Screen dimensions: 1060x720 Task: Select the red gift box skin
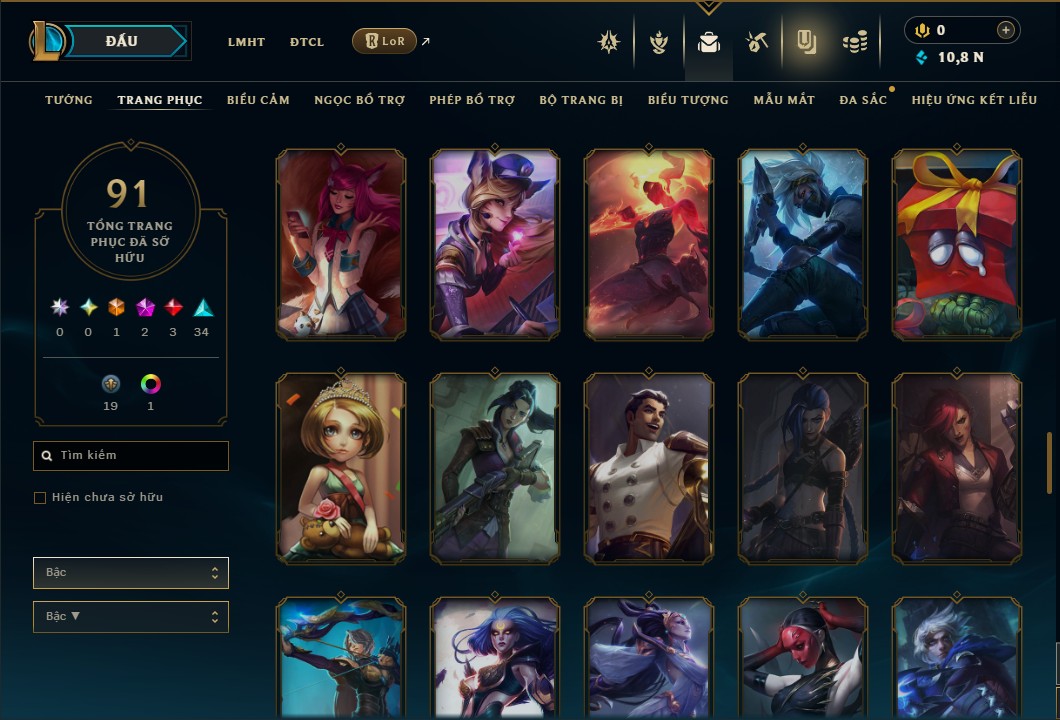tap(957, 245)
